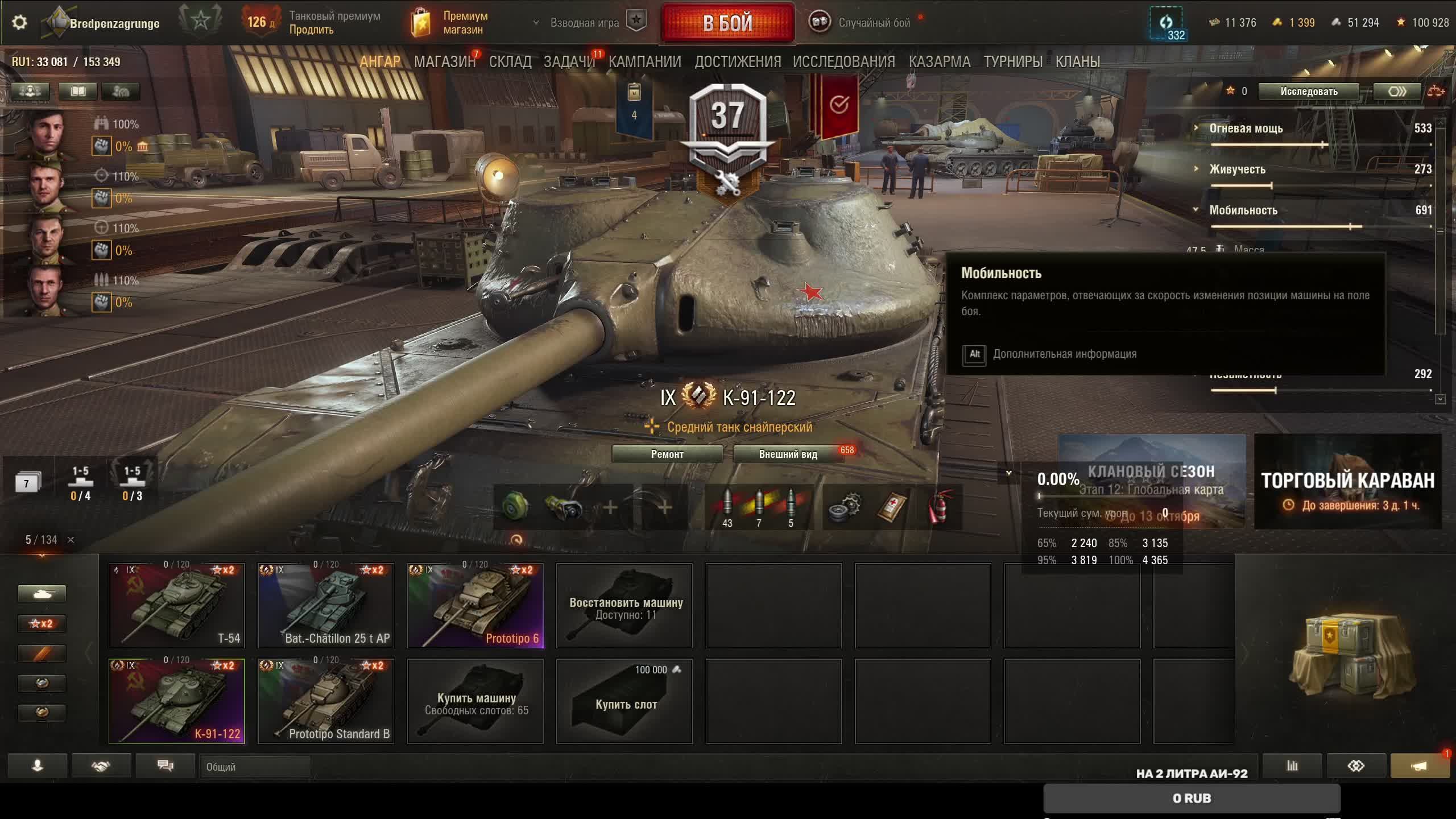Click the Ремонт button

coord(667,454)
